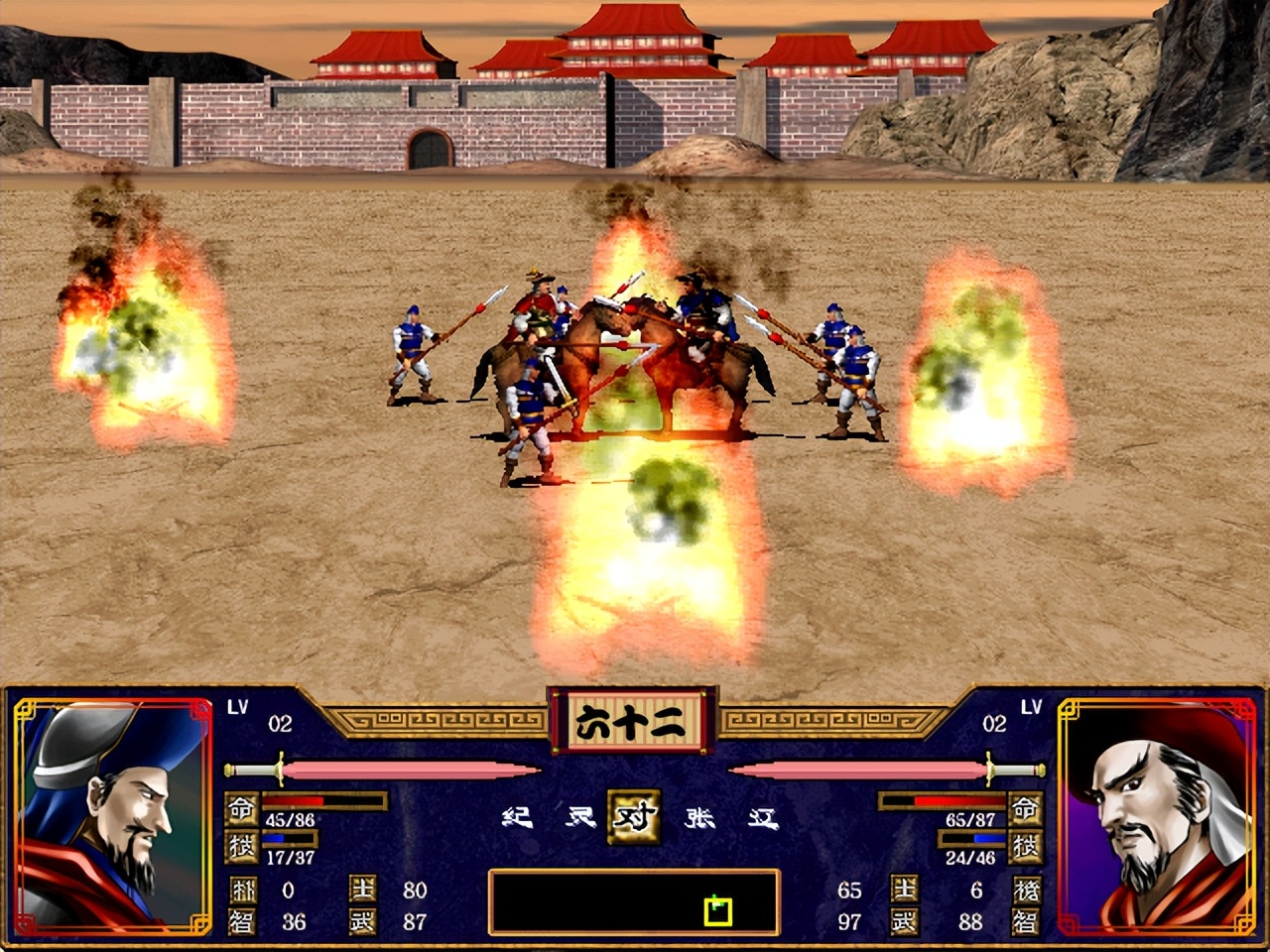Select the left 斗 combat stat icon
The width and height of the screenshot is (1270, 952).
[241, 891]
